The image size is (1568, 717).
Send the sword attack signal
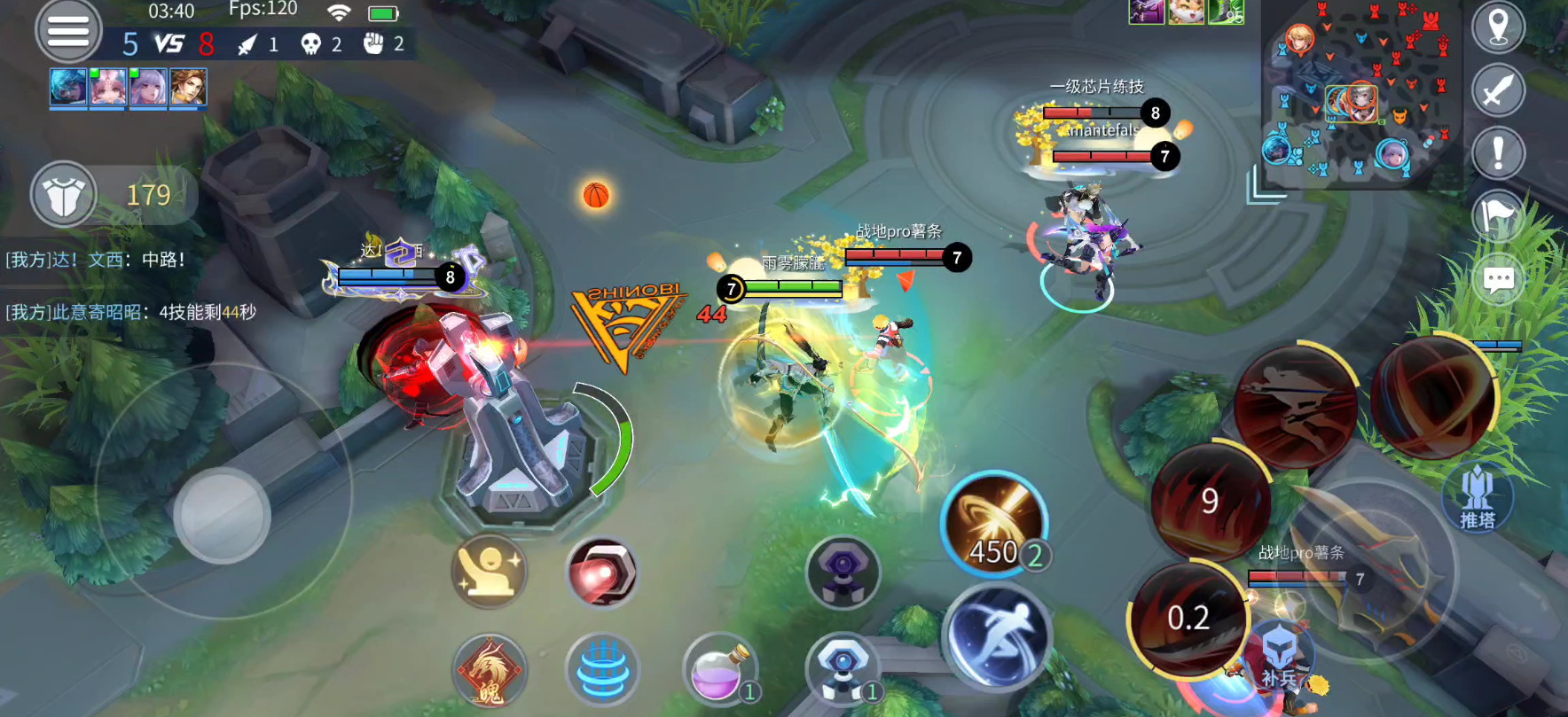(x=1498, y=90)
